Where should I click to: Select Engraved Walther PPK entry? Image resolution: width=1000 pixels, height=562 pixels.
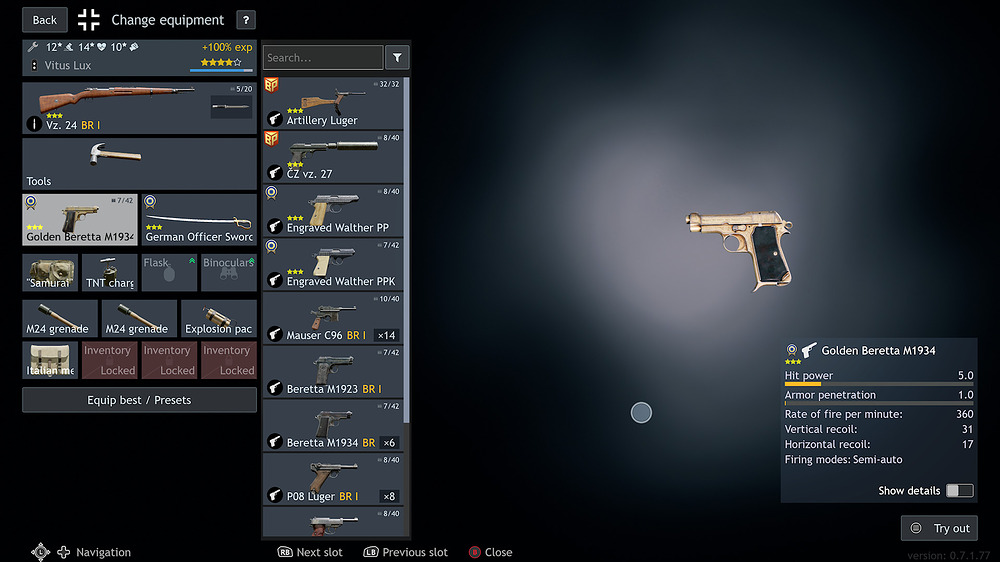tap(333, 264)
